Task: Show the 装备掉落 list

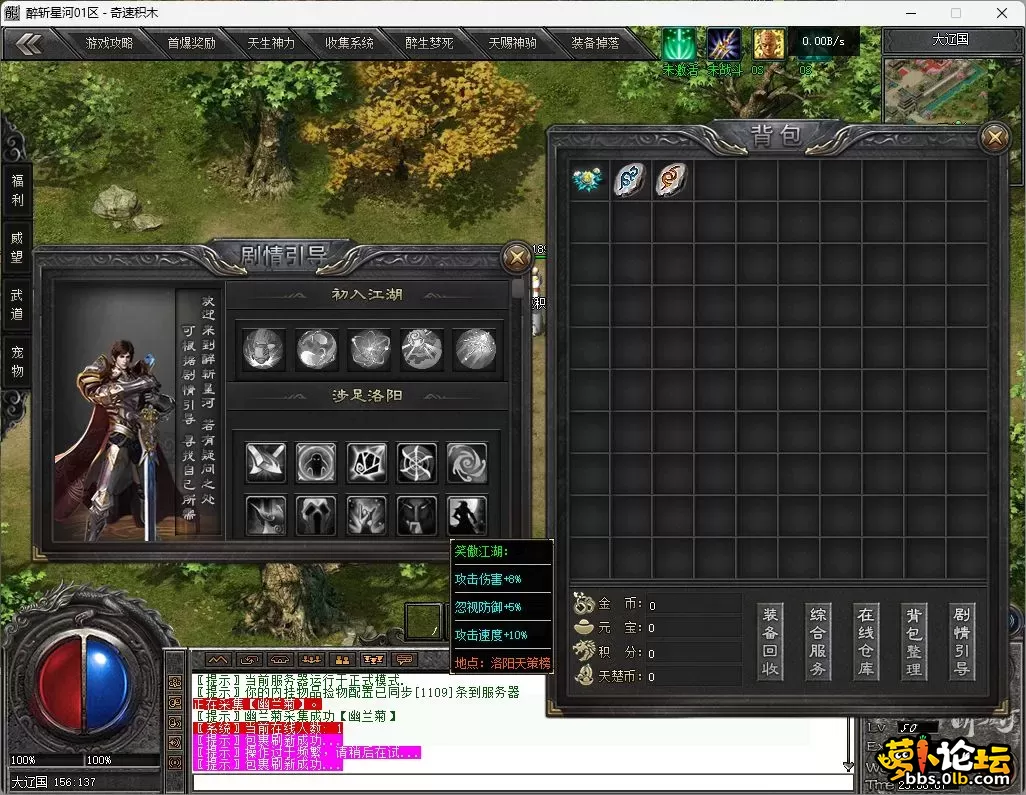Action: (x=595, y=43)
